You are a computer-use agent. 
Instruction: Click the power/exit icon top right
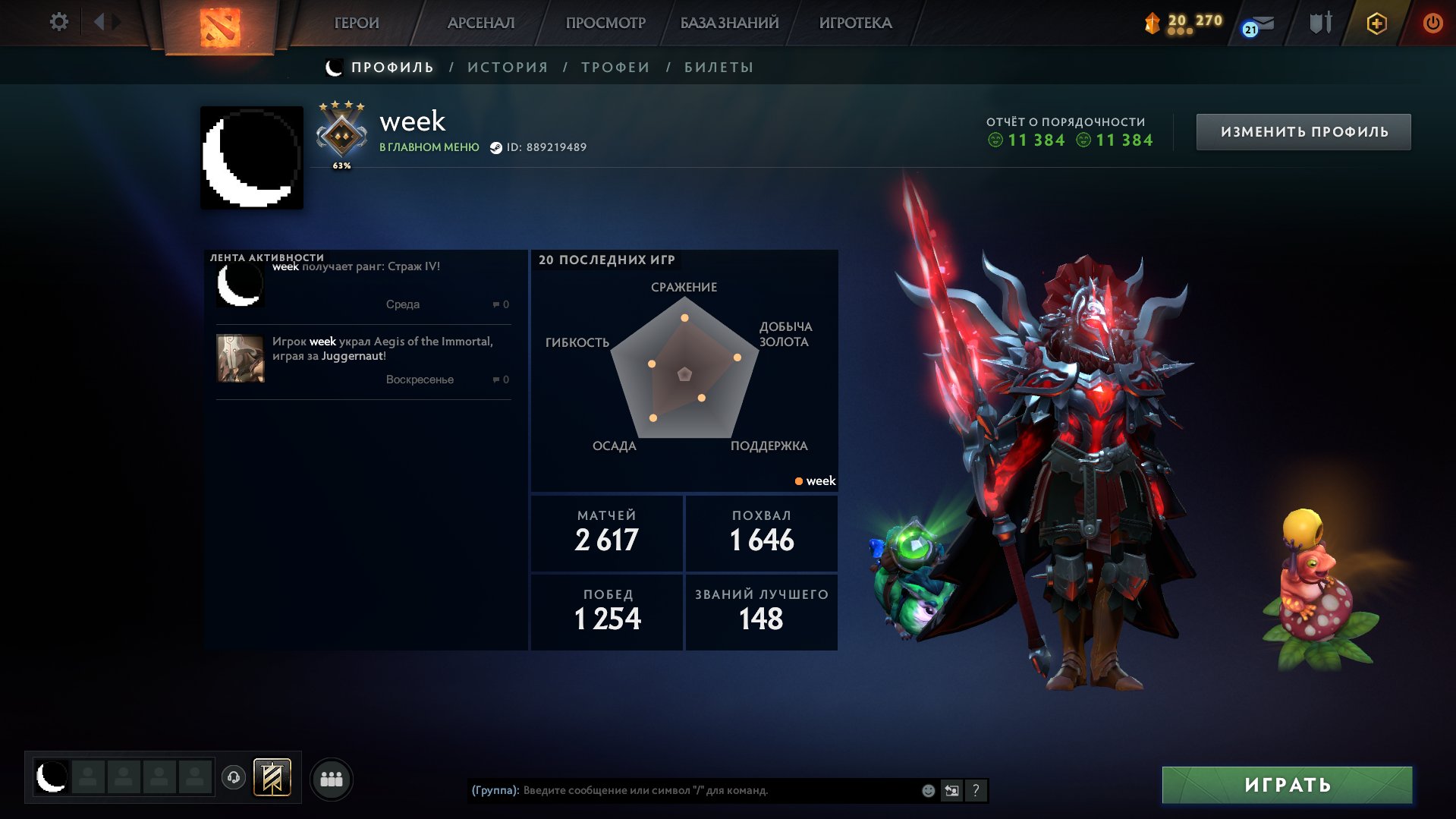click(1432, 23)
